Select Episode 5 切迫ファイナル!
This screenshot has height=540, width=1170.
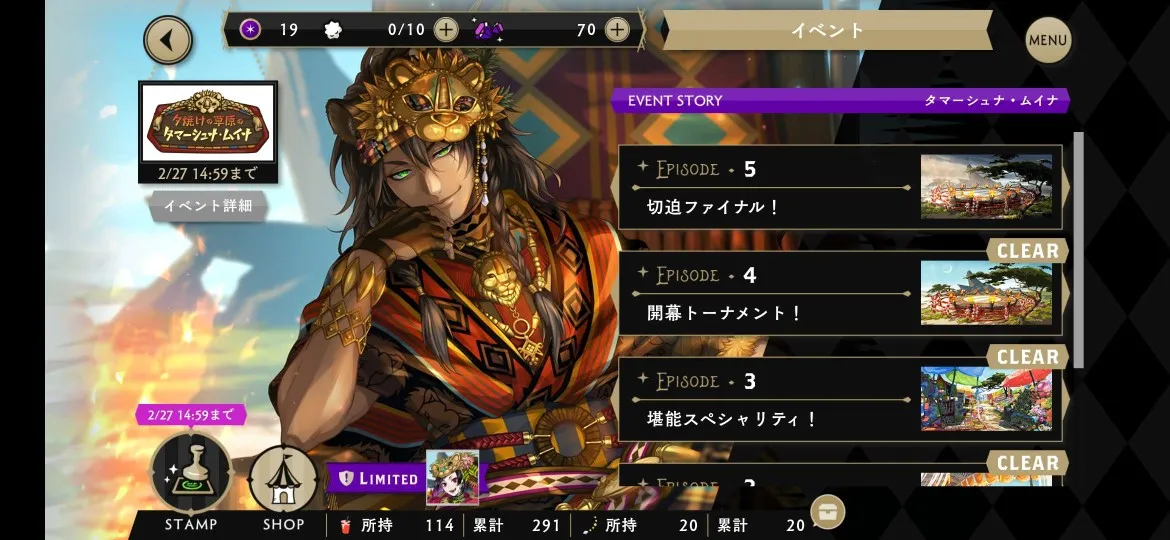tap(842, 187)
